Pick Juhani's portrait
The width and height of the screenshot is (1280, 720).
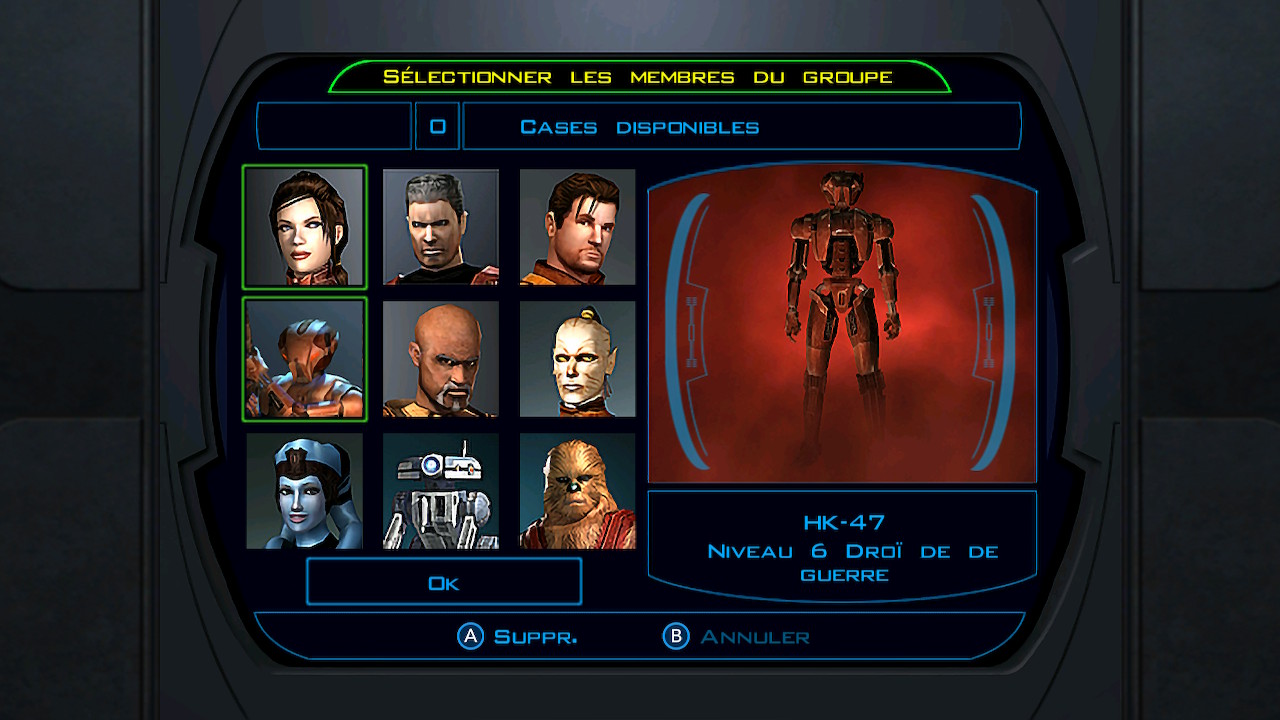pyautogui.click(x=577, y=359)
